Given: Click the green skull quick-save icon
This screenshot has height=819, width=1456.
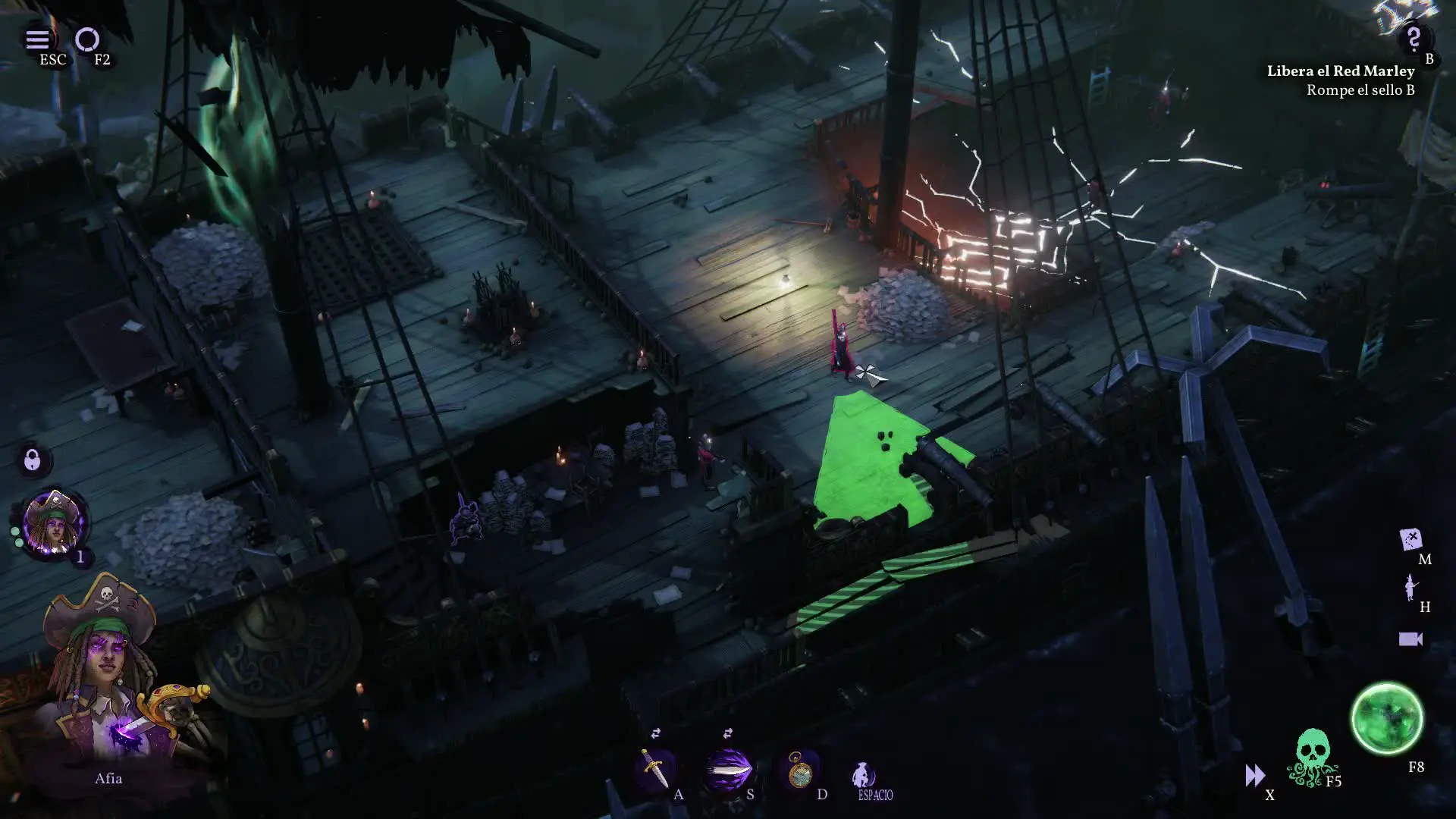Looking at the screenshot, I should tap(1311, 757).
